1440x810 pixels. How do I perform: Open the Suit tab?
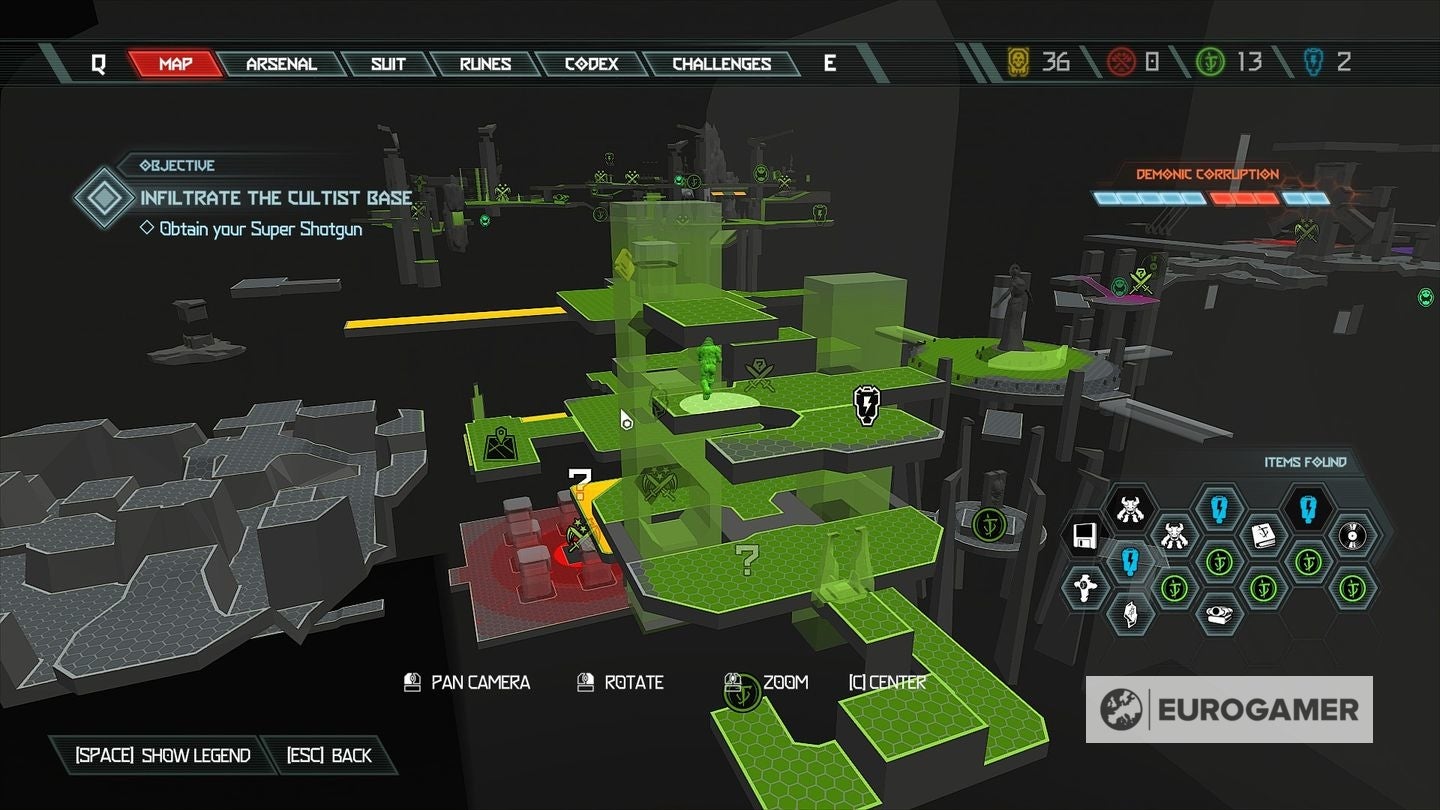[388, 64]
